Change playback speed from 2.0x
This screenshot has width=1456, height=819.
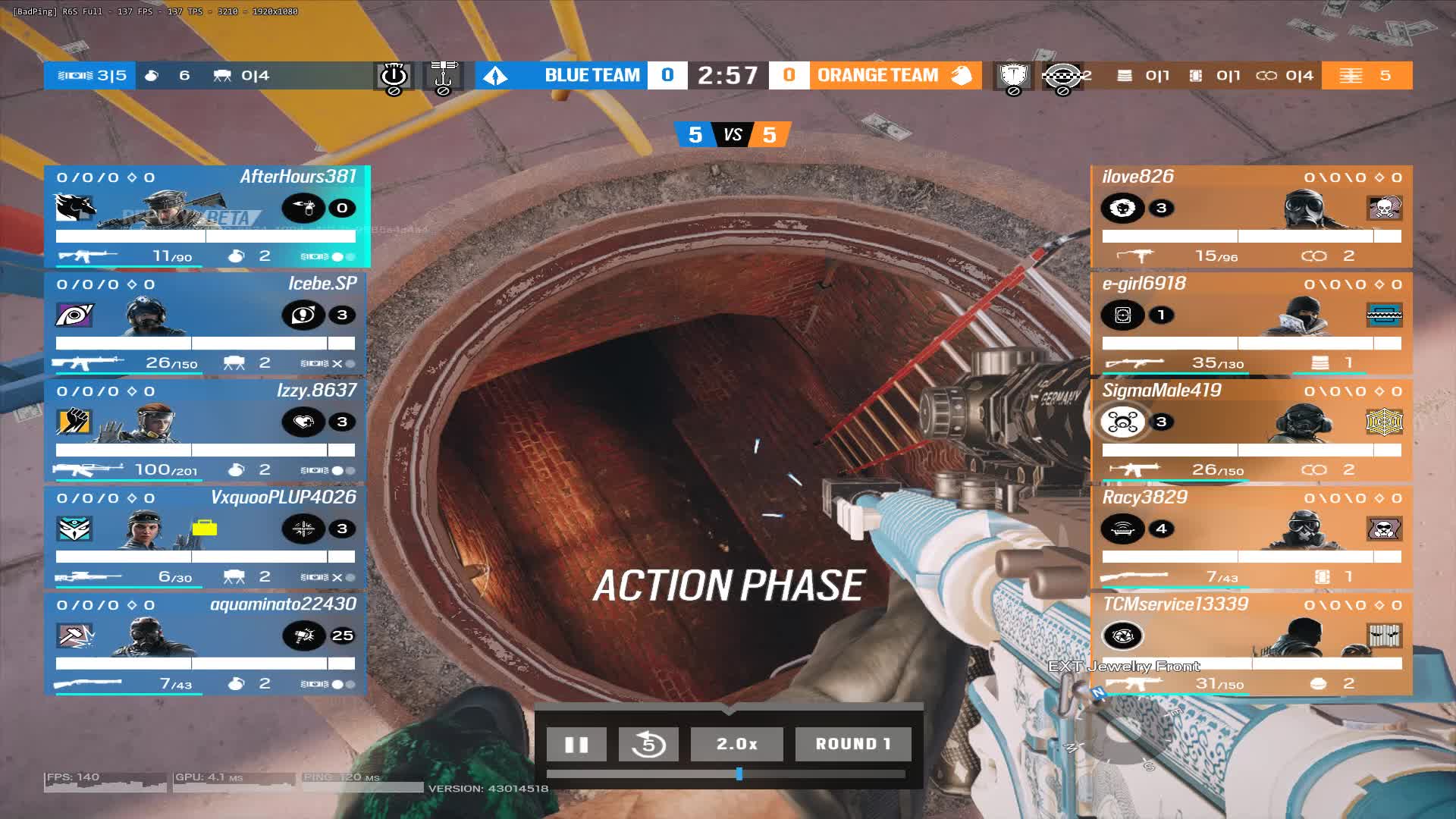click(x=736, y=744)
